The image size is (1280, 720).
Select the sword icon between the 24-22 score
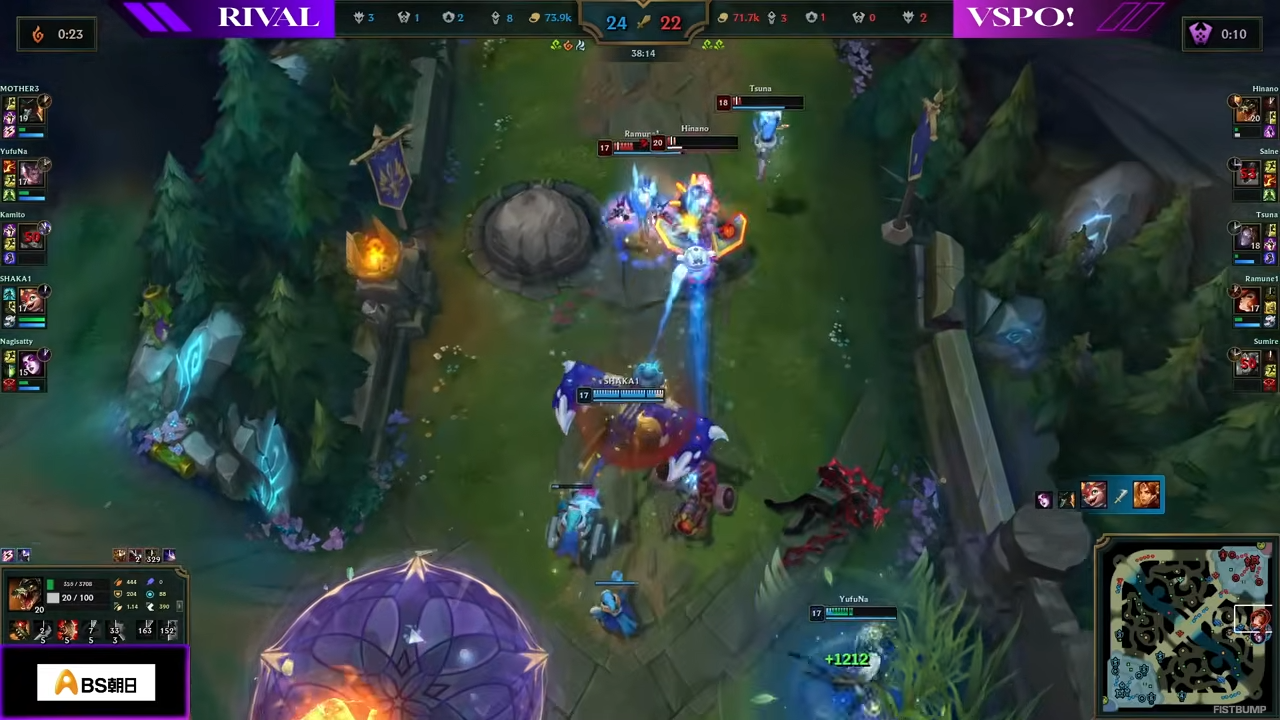point(643,22)
